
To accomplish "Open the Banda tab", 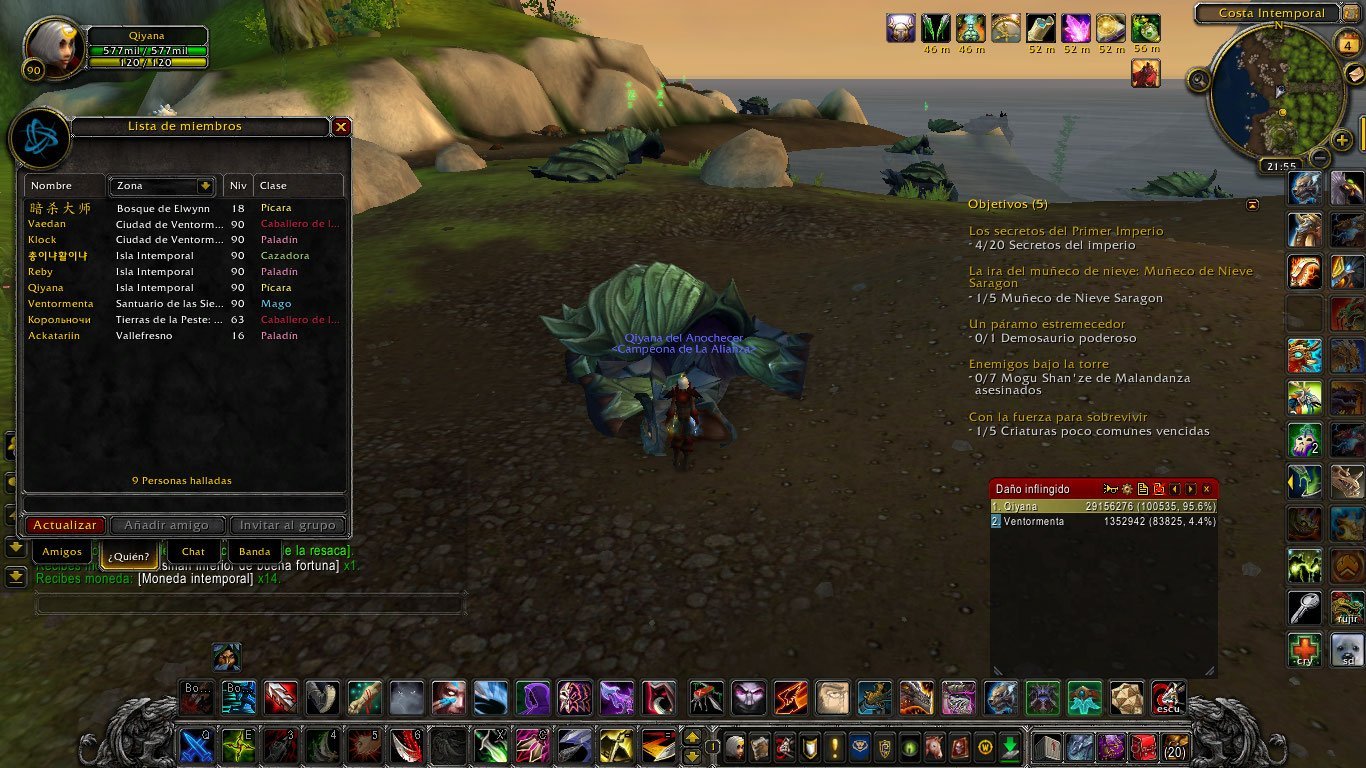I will 255,552.
